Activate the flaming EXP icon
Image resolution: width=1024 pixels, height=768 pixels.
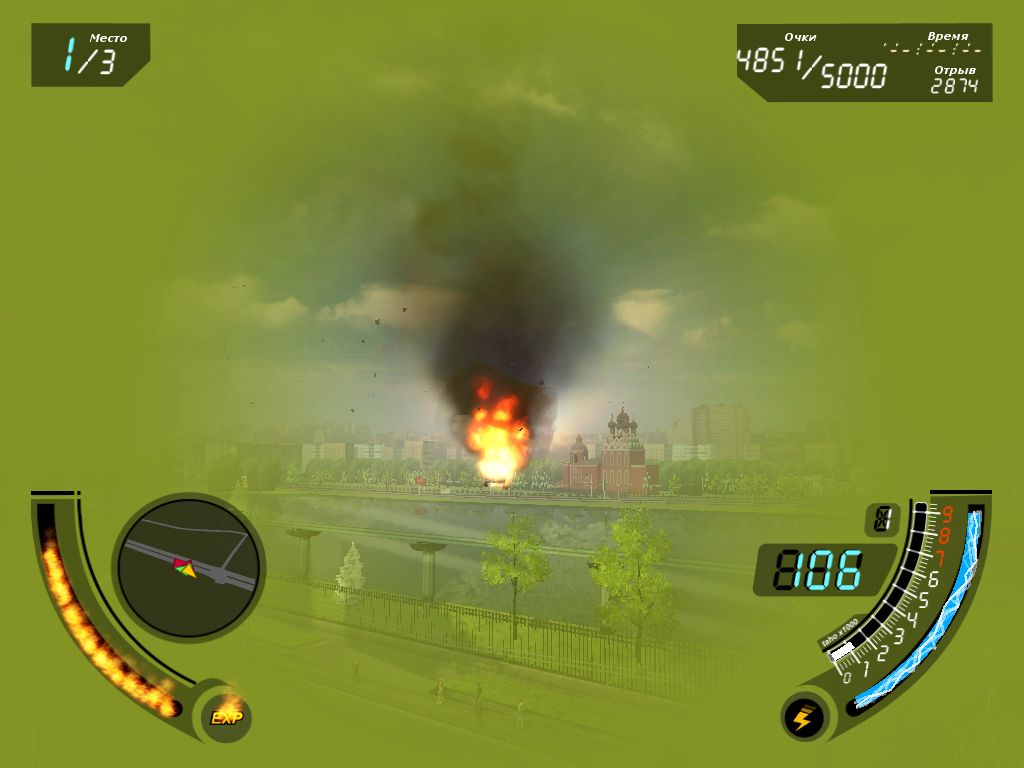tap(223, 716)
